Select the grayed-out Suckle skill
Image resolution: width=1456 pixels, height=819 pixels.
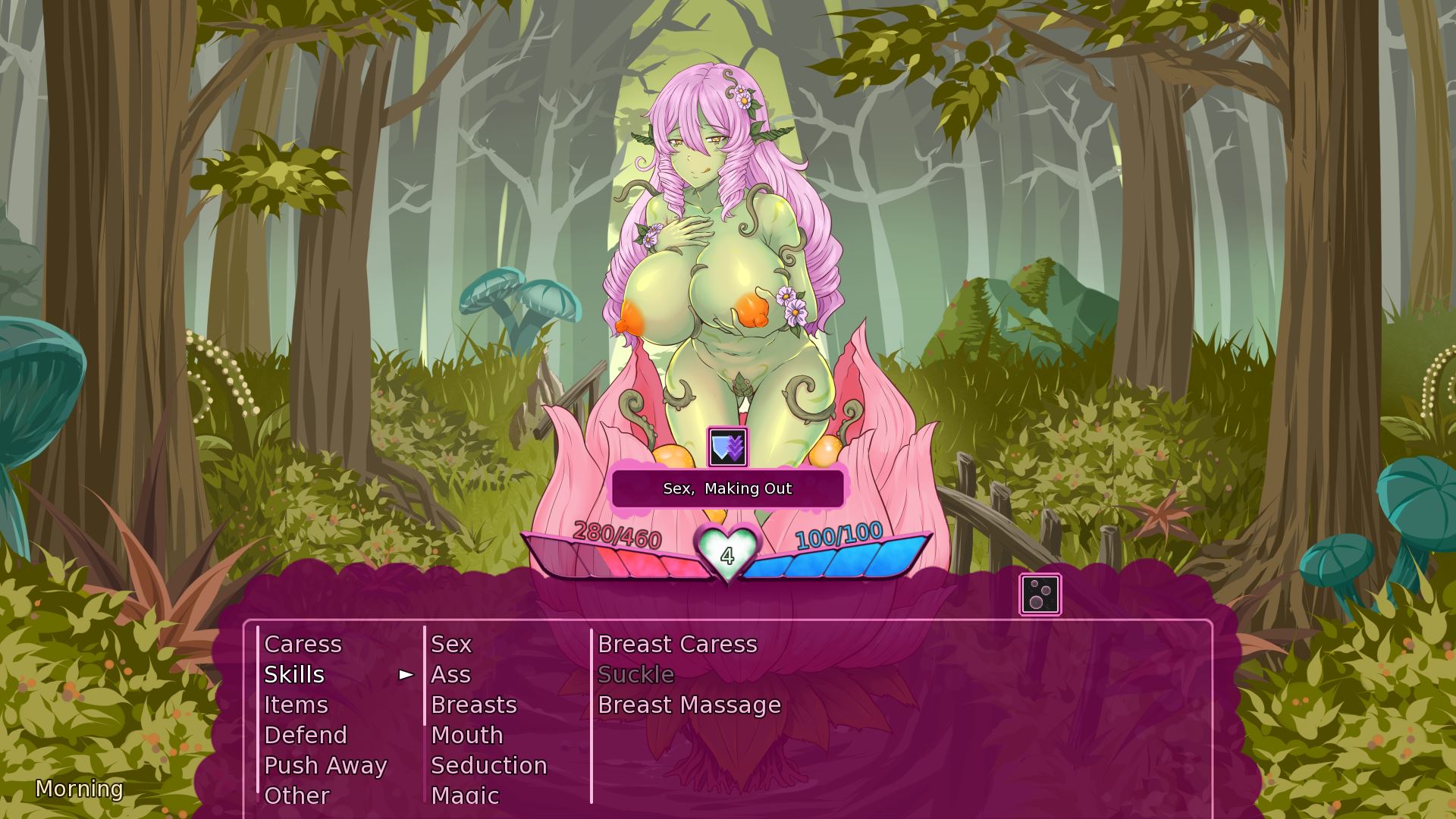coord(635,674)
